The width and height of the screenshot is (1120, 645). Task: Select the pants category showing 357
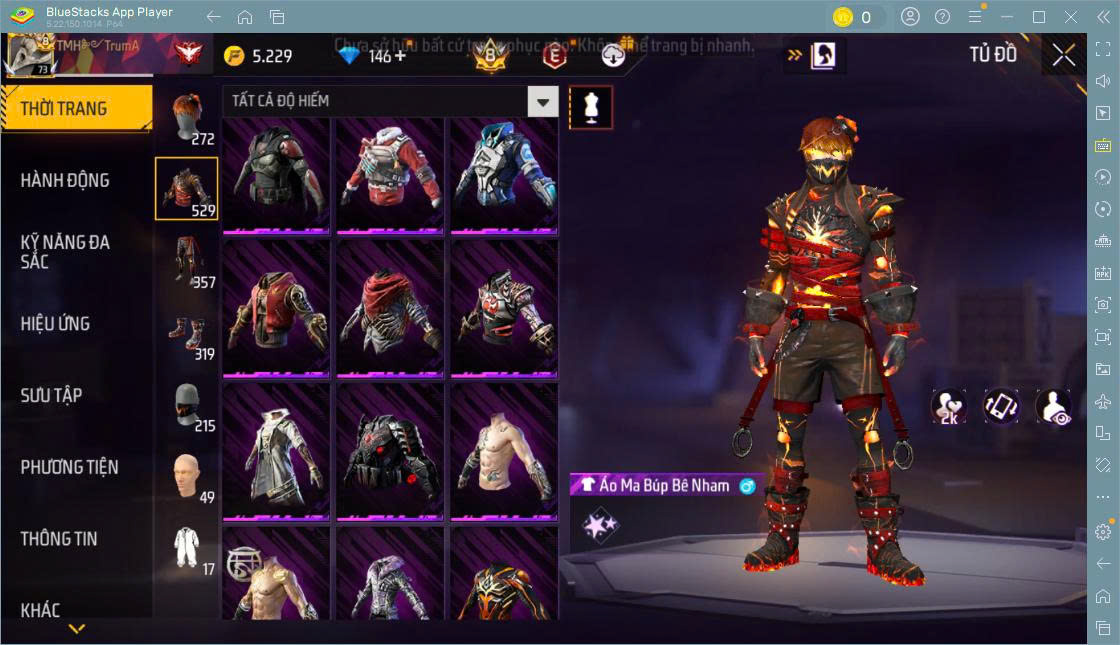tap(186, 261)
